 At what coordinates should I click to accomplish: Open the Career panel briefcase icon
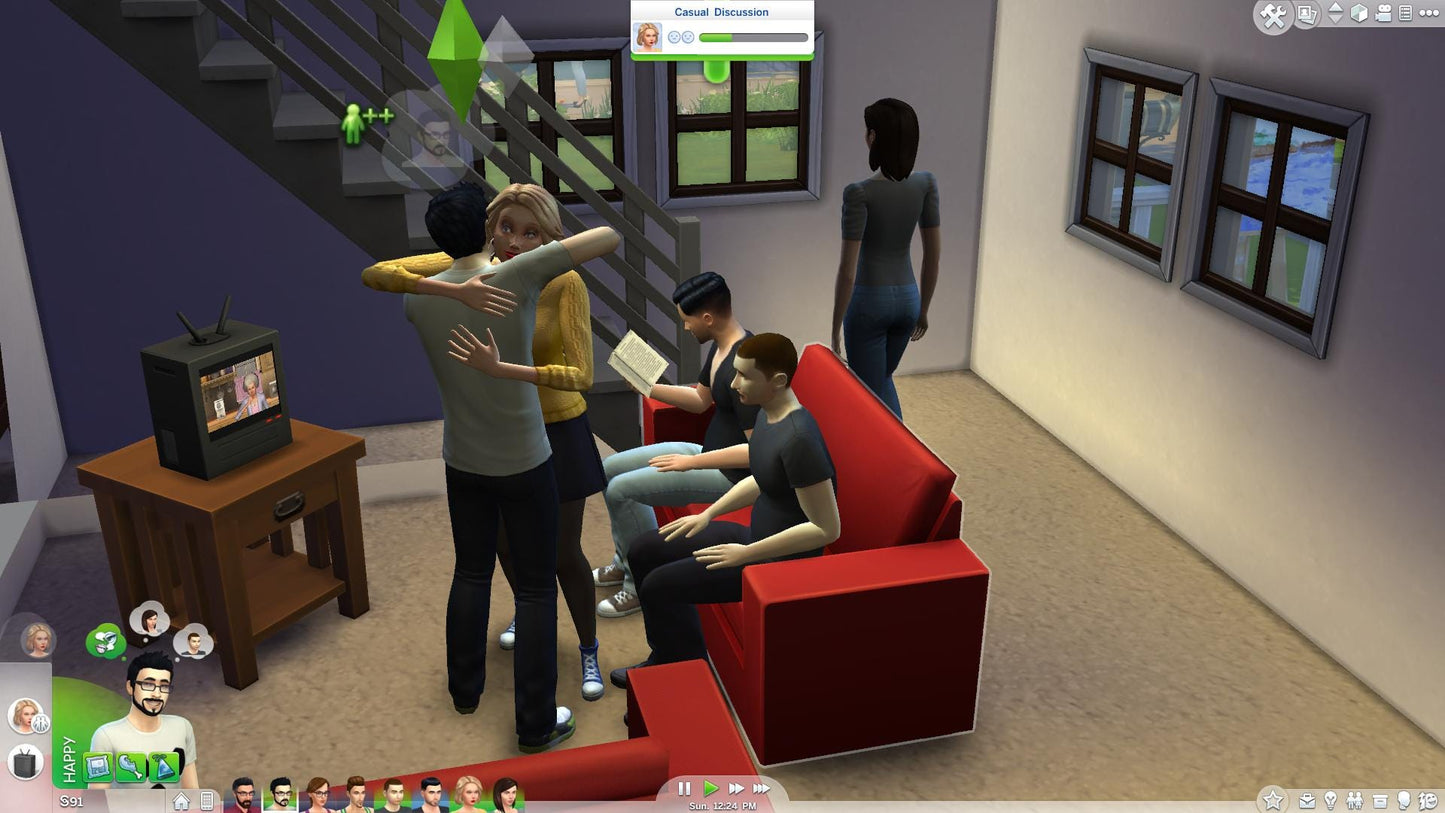[1307, 800]
